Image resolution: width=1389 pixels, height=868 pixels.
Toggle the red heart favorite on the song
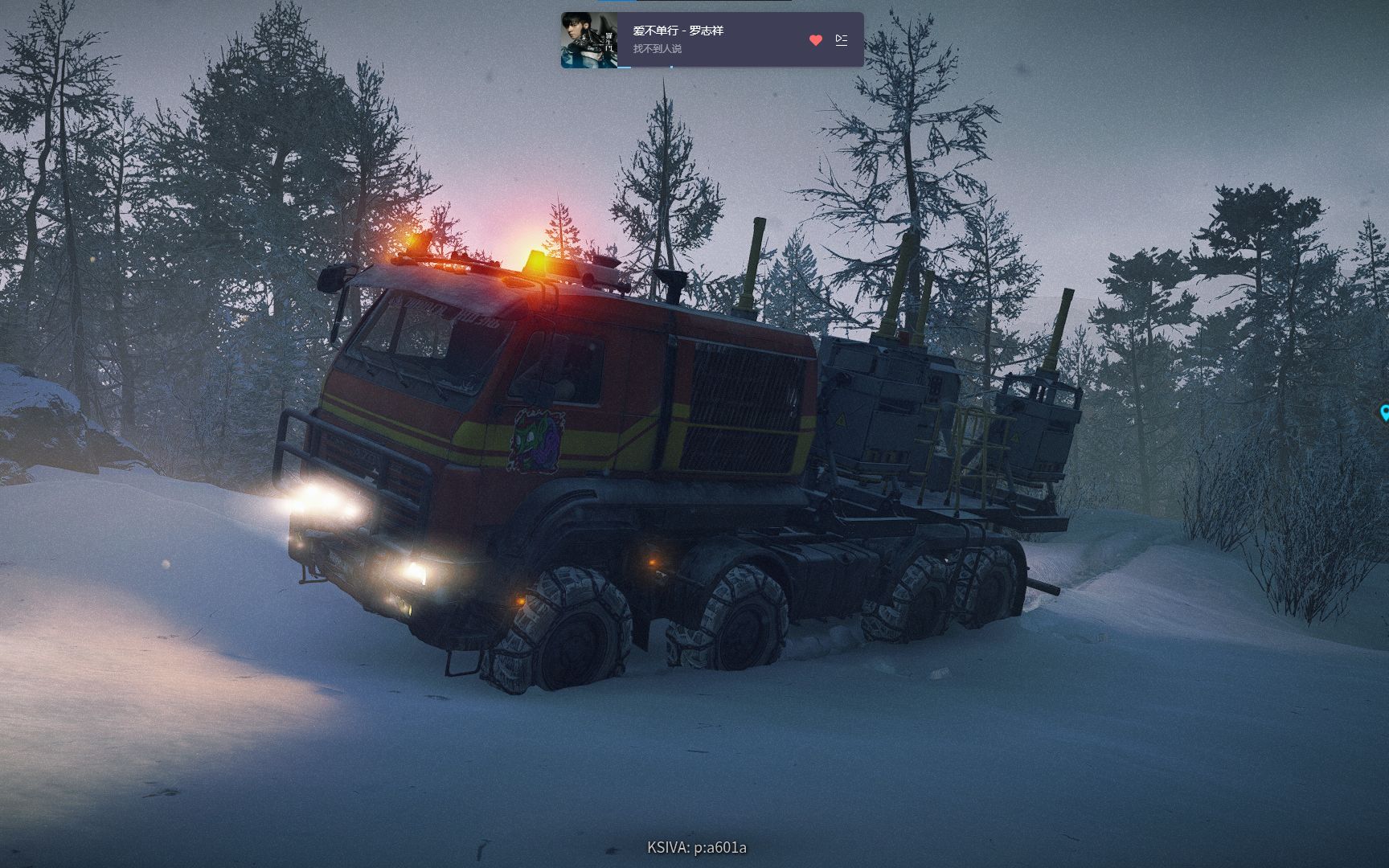(816, 40)
